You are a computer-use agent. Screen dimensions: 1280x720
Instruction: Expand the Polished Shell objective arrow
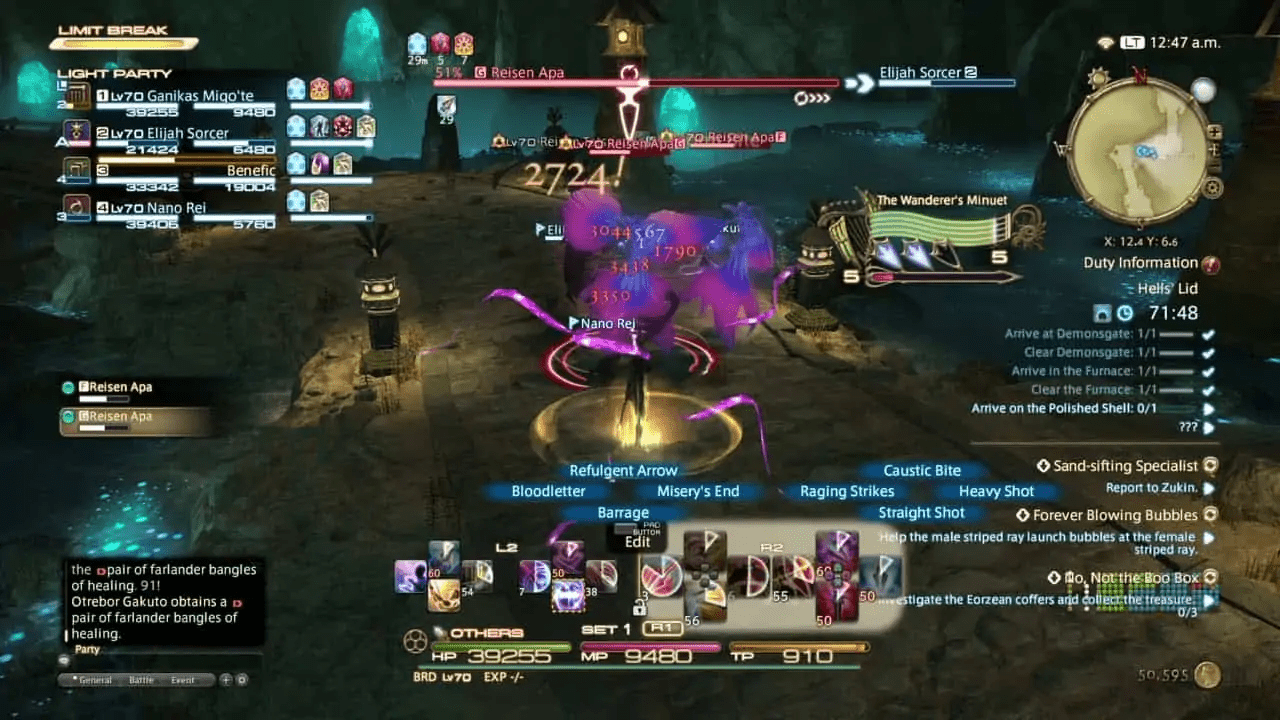1210,407
